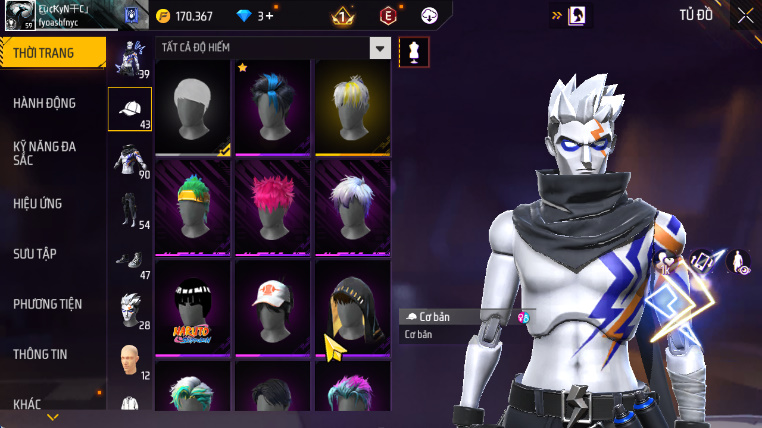Select the blond hair with golden glow
This screenshot has height=428, width=762.
click(x=352, y=107)
